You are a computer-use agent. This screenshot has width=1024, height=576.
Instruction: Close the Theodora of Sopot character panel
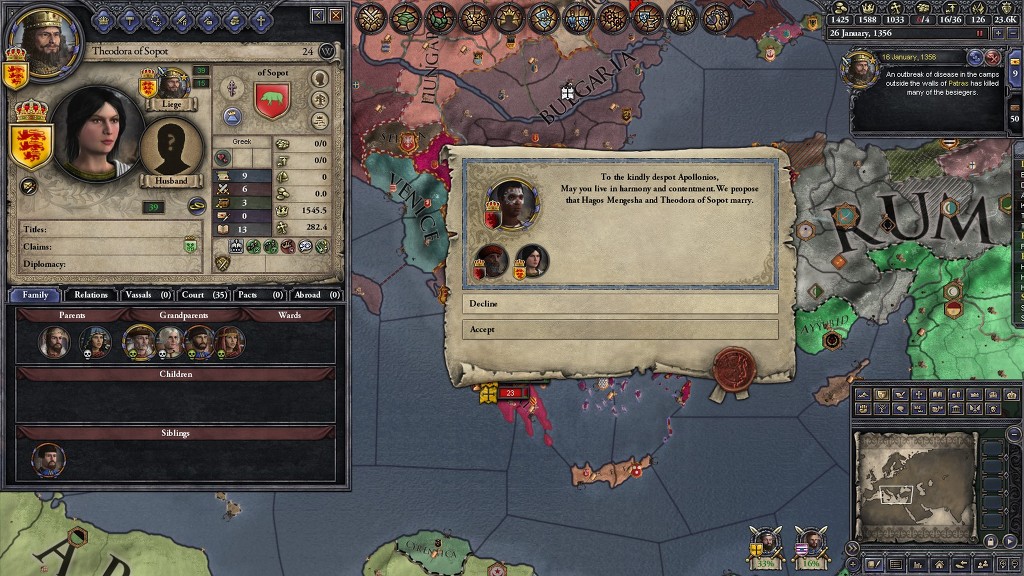coord(336,15)
